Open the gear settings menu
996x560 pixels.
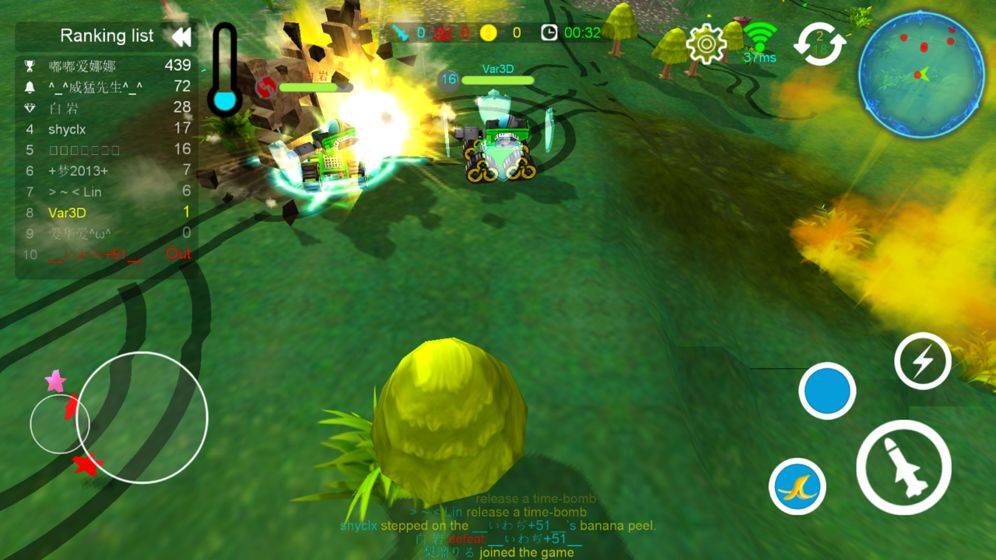706,43
